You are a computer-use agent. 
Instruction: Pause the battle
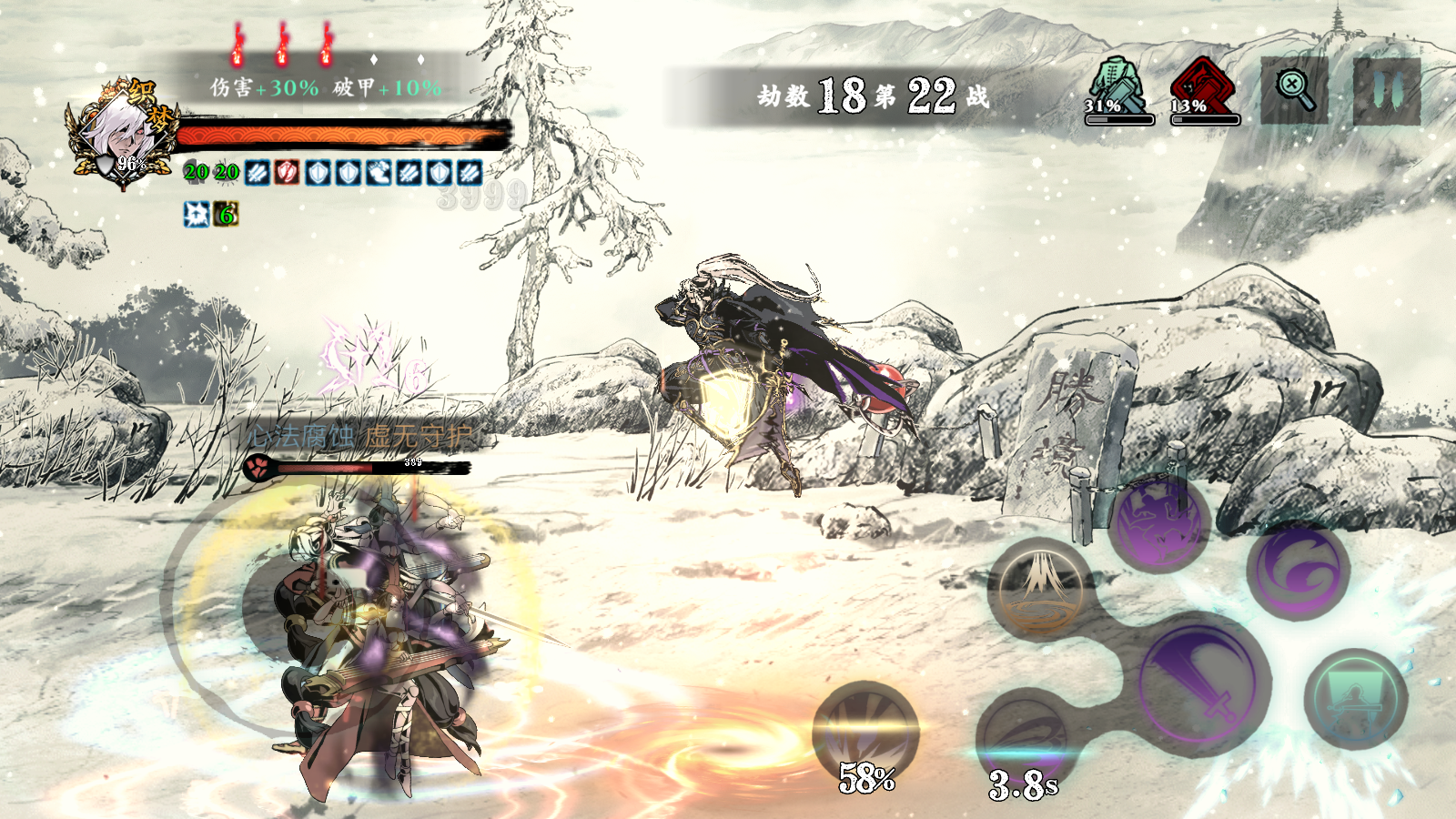click(1386, 91)
